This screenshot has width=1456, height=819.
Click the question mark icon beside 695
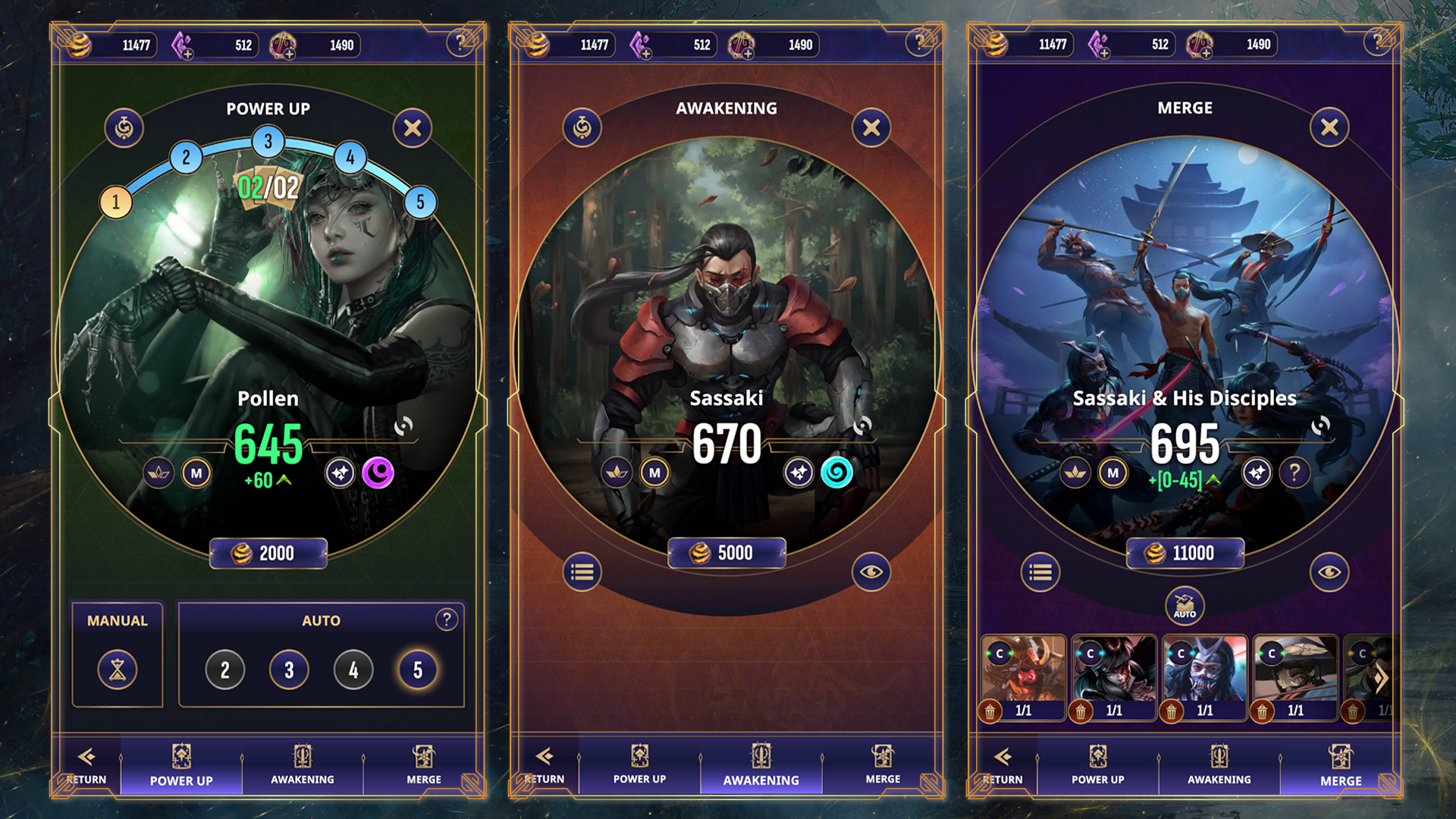1294,473
